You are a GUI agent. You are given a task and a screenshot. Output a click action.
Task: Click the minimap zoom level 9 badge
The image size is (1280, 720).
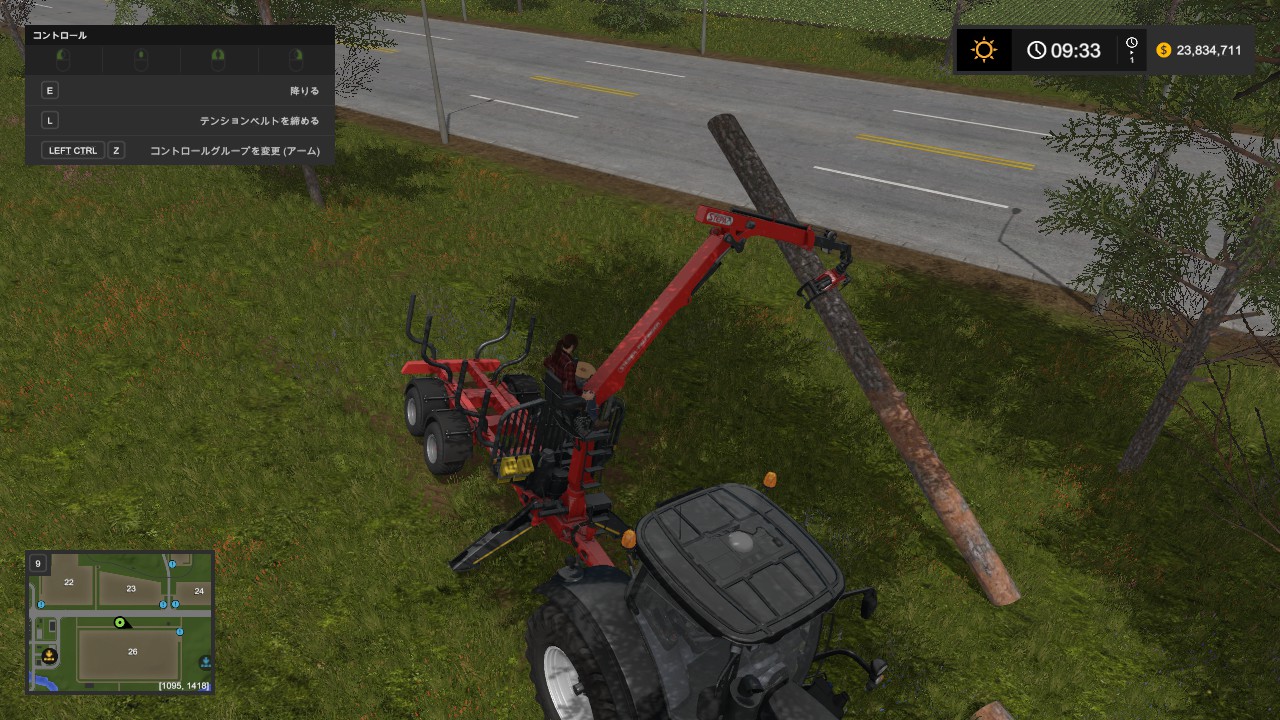click(37, 563)
